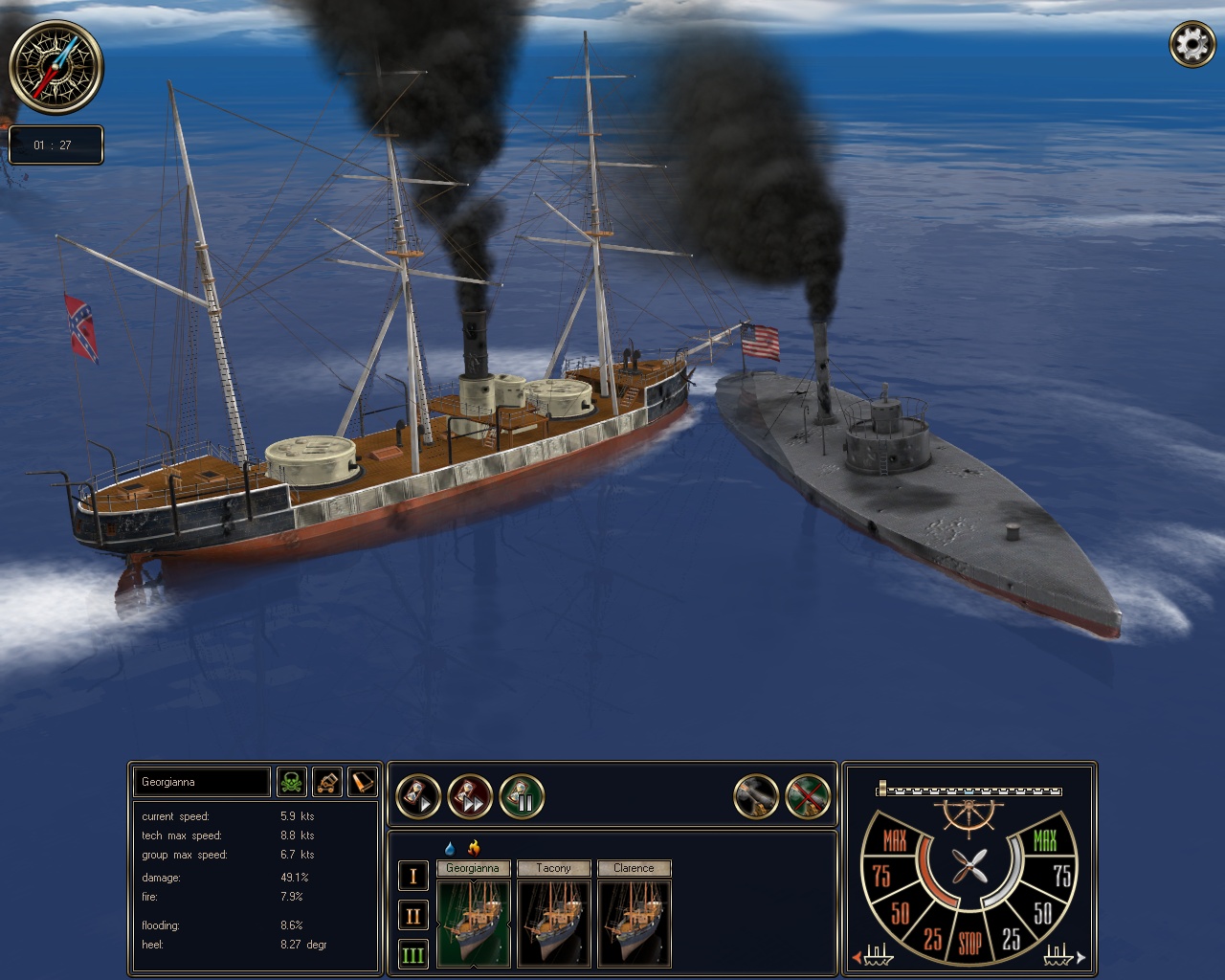Switch to squadron tab II

pyautogui.click(x=412, y=915)
